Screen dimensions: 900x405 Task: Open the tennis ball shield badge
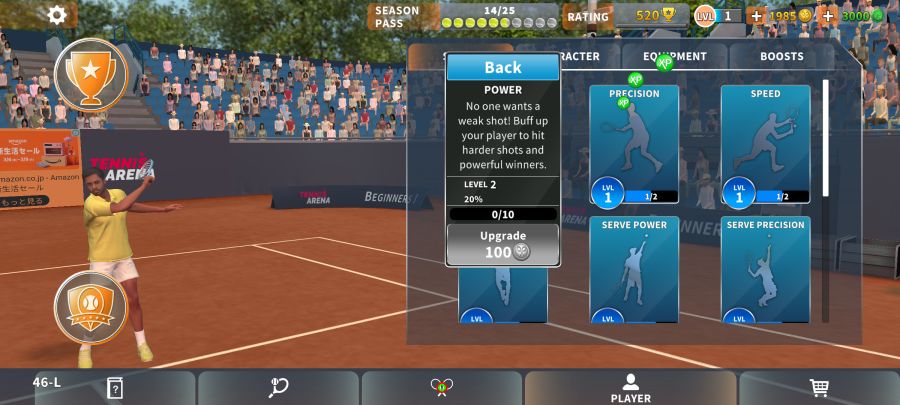click(x=91, y=307)
